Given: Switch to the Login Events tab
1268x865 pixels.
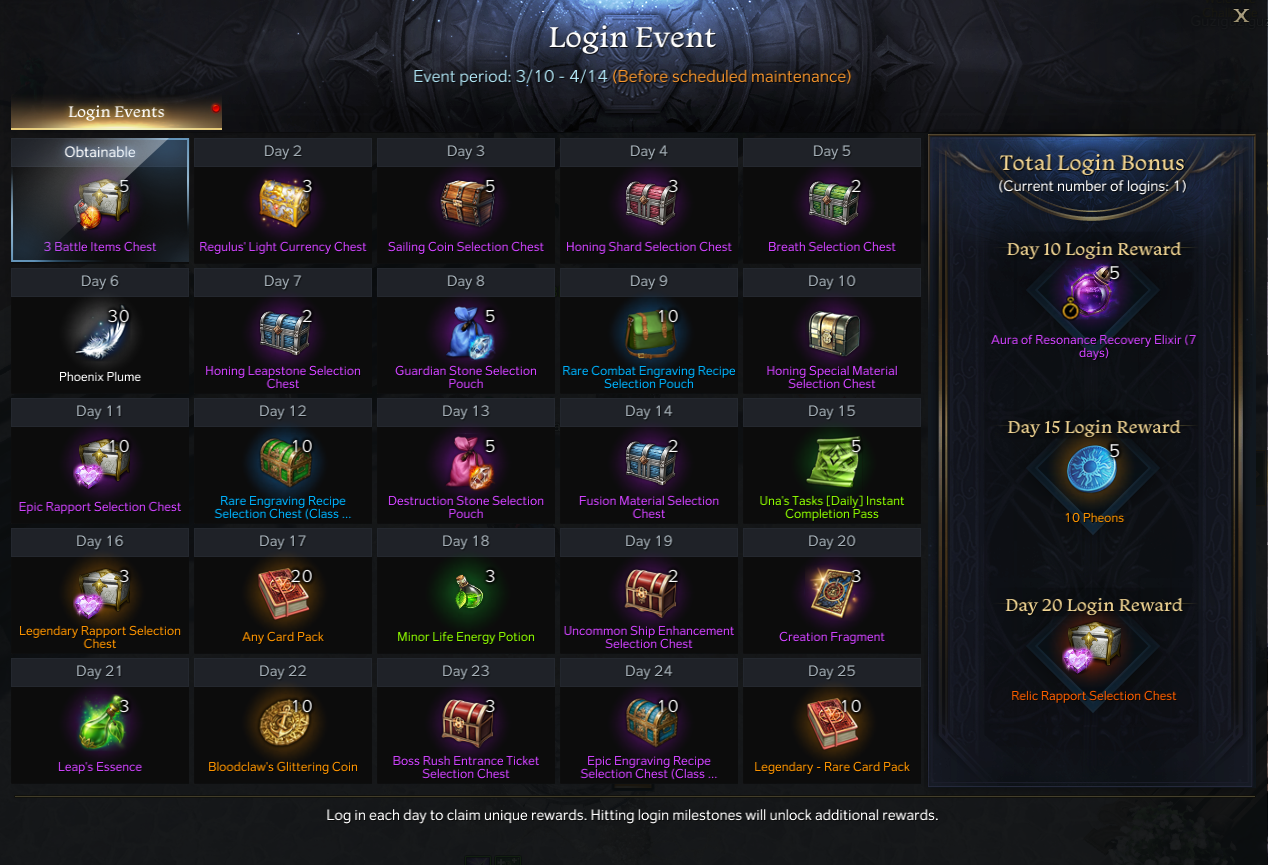Looking at the screenshot, I should click(116, 113).
